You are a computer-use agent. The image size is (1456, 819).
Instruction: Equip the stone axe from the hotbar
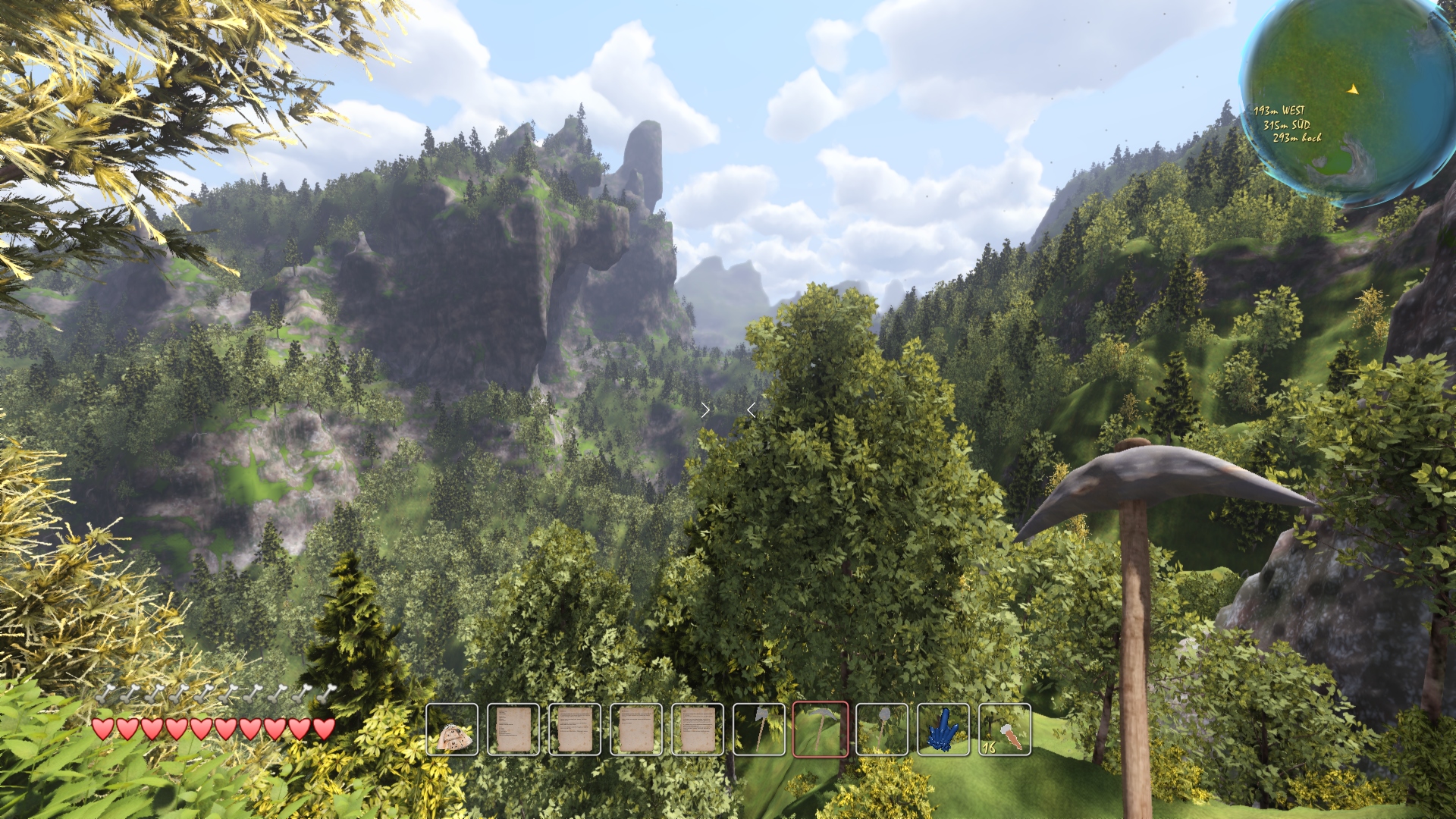pyautogui.click(x=759, y=730)
